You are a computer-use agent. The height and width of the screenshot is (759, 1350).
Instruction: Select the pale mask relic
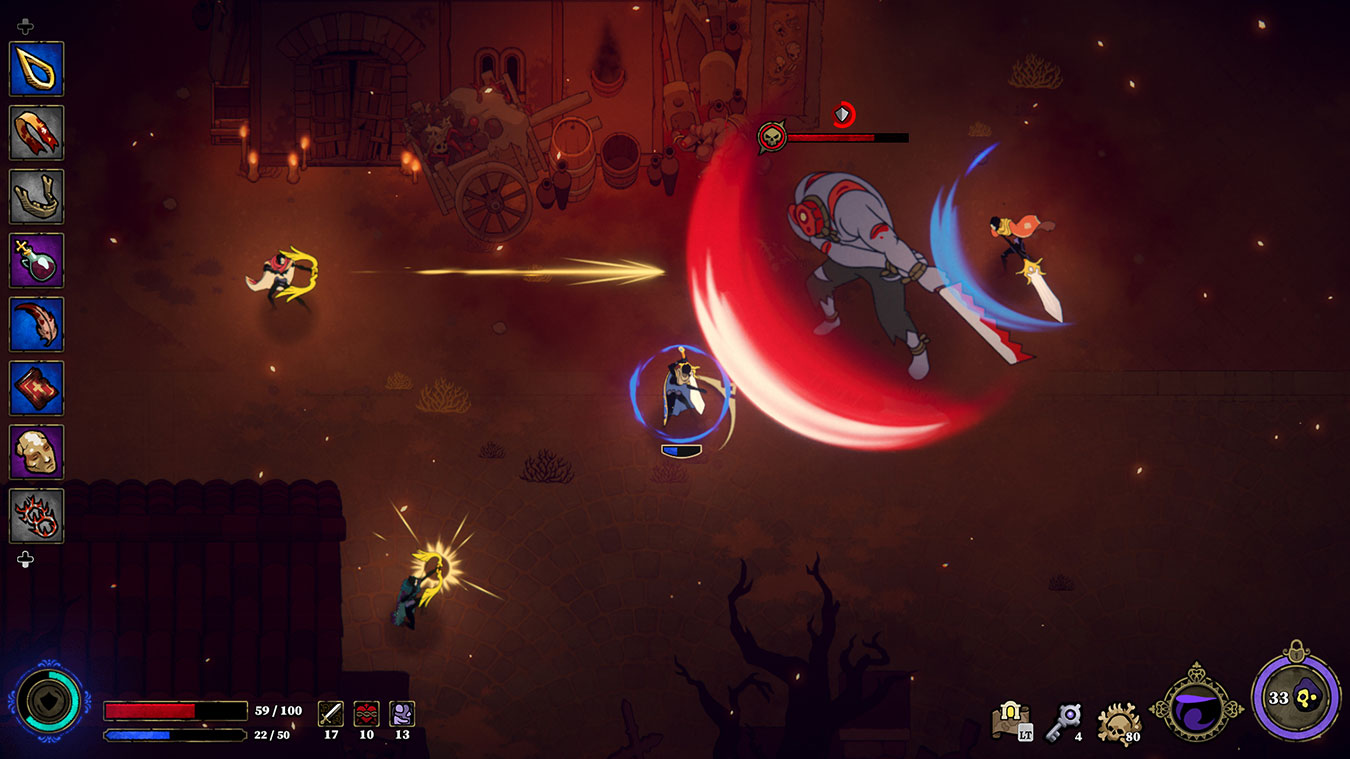pos(37,452)
